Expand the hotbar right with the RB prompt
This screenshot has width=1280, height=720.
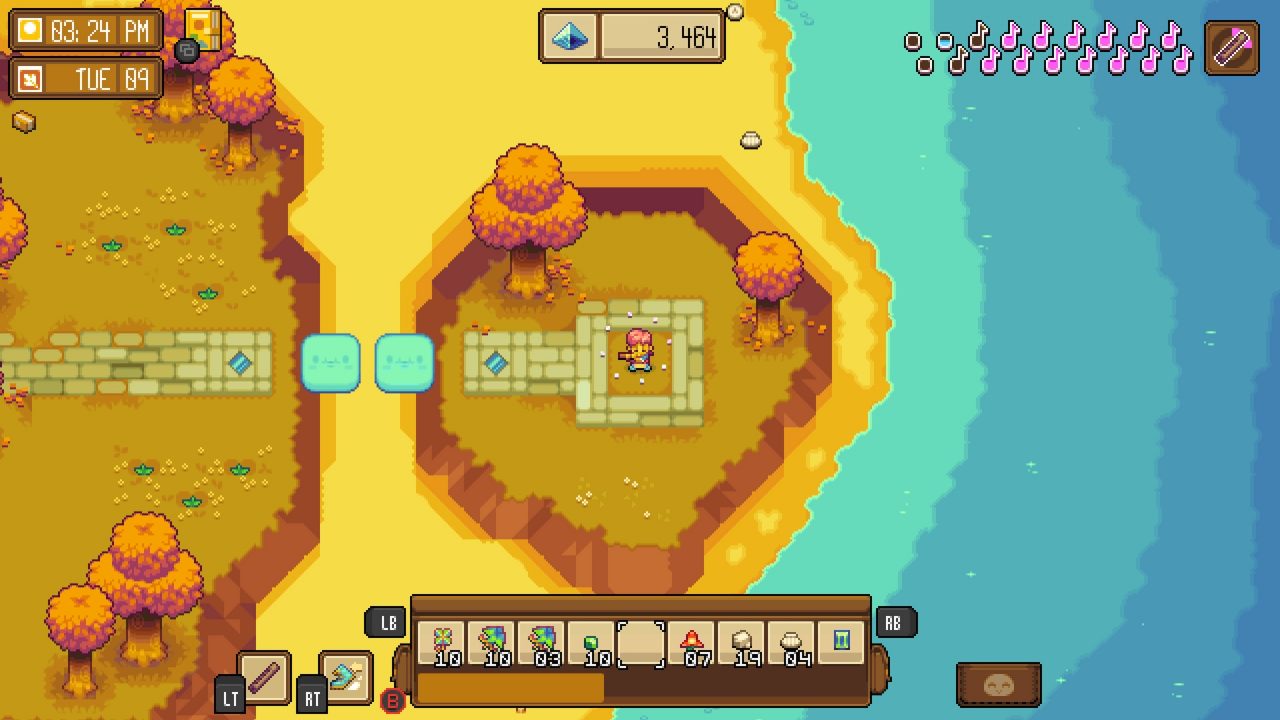coord(893,622)
